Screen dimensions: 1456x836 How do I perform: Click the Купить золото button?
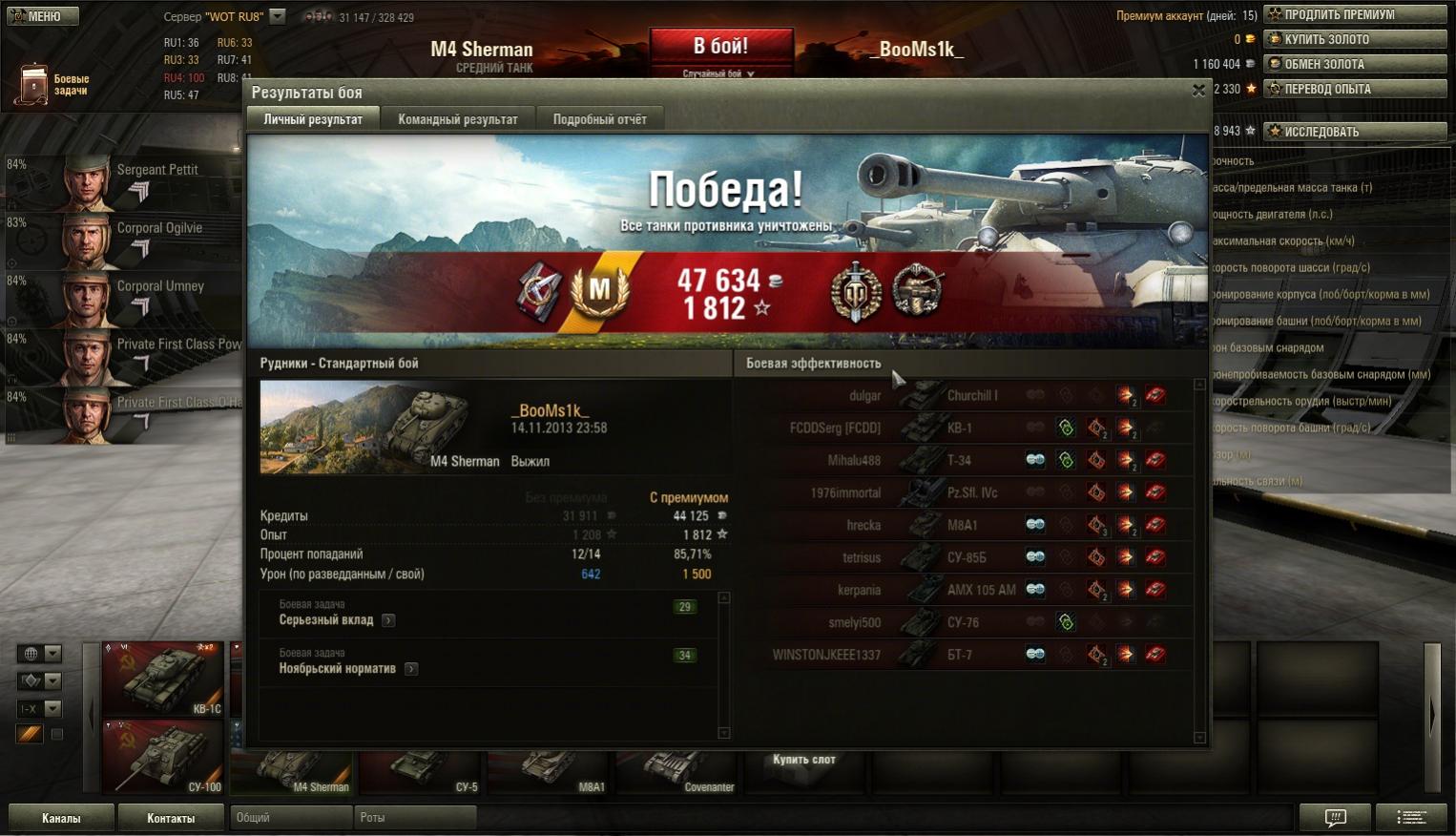pyautogui.click(x=1354, y=39)
